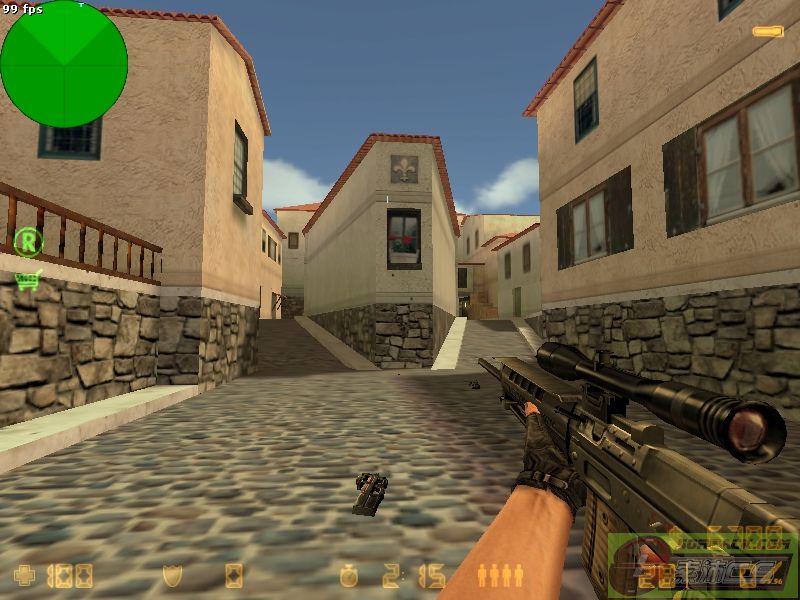Click the round timer stopwatch icon
Viewport: 800px width, 600px height.
tap(348, 575)
